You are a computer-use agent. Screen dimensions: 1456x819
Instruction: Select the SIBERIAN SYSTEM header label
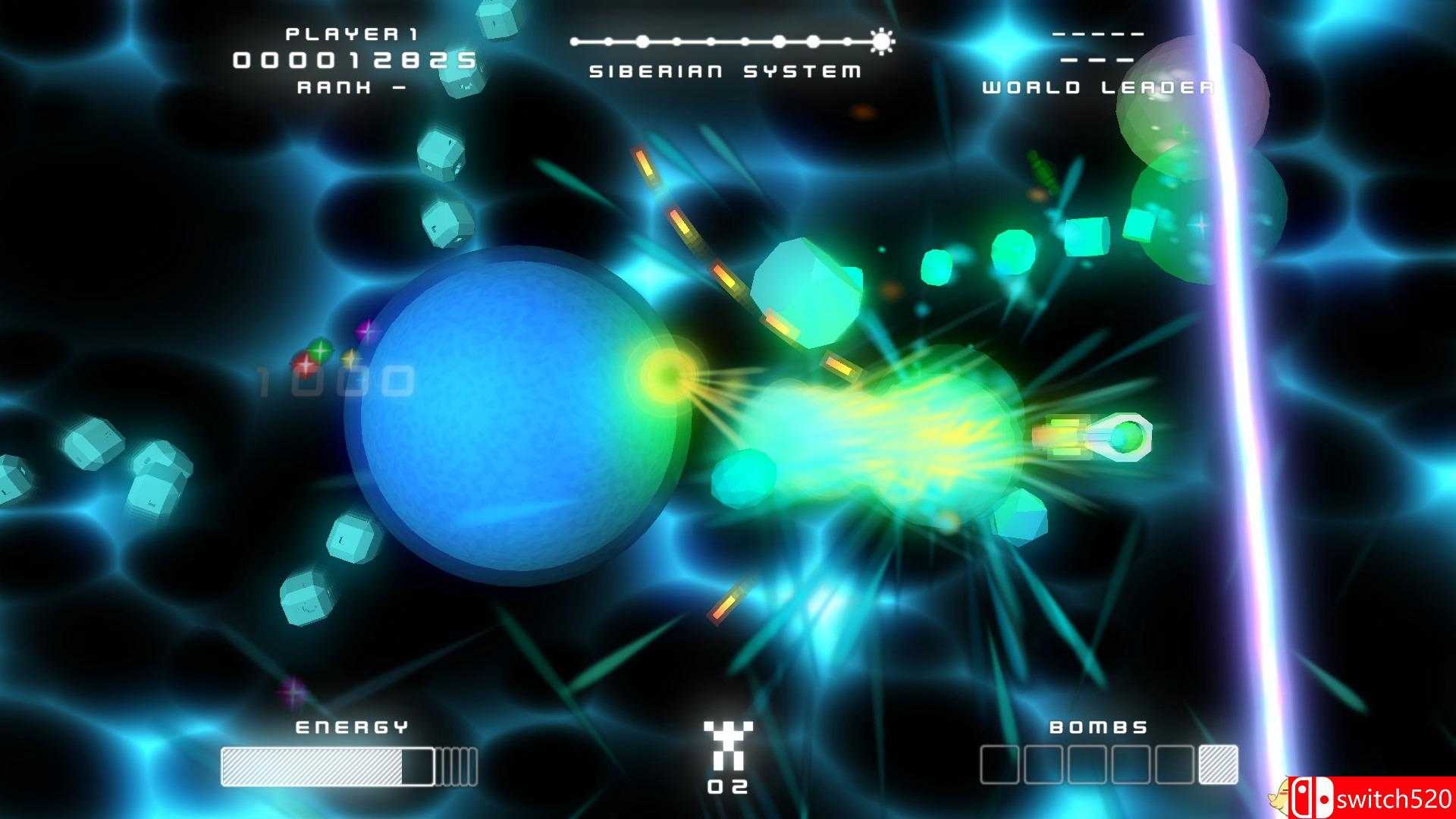click(724, 70)
